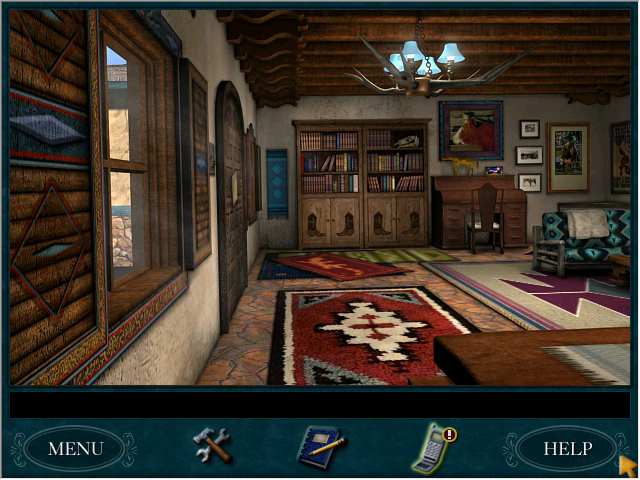This screenshot has height=480, width=640.
Task: Open the hammer and wrench inventory toolbox
Action: [212, 445]
